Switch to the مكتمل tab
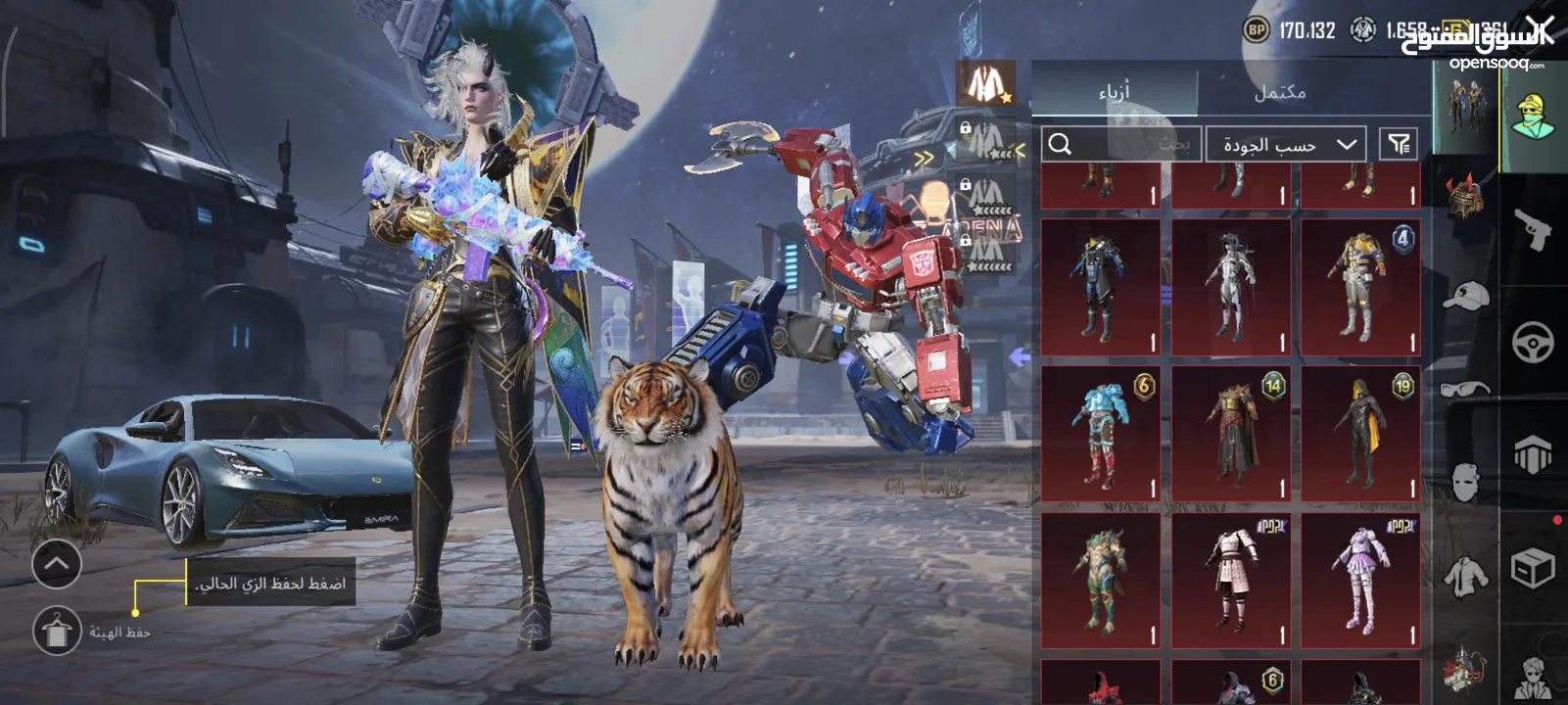The width and height of the screenshot is (1568, 705). coord(1279,92)
